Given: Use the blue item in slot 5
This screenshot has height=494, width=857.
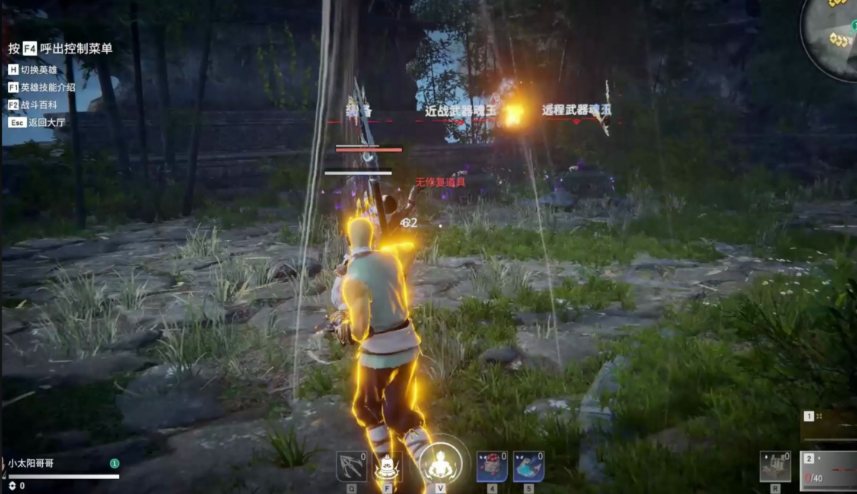Looking at the screenshot, I should coord(529,466).
